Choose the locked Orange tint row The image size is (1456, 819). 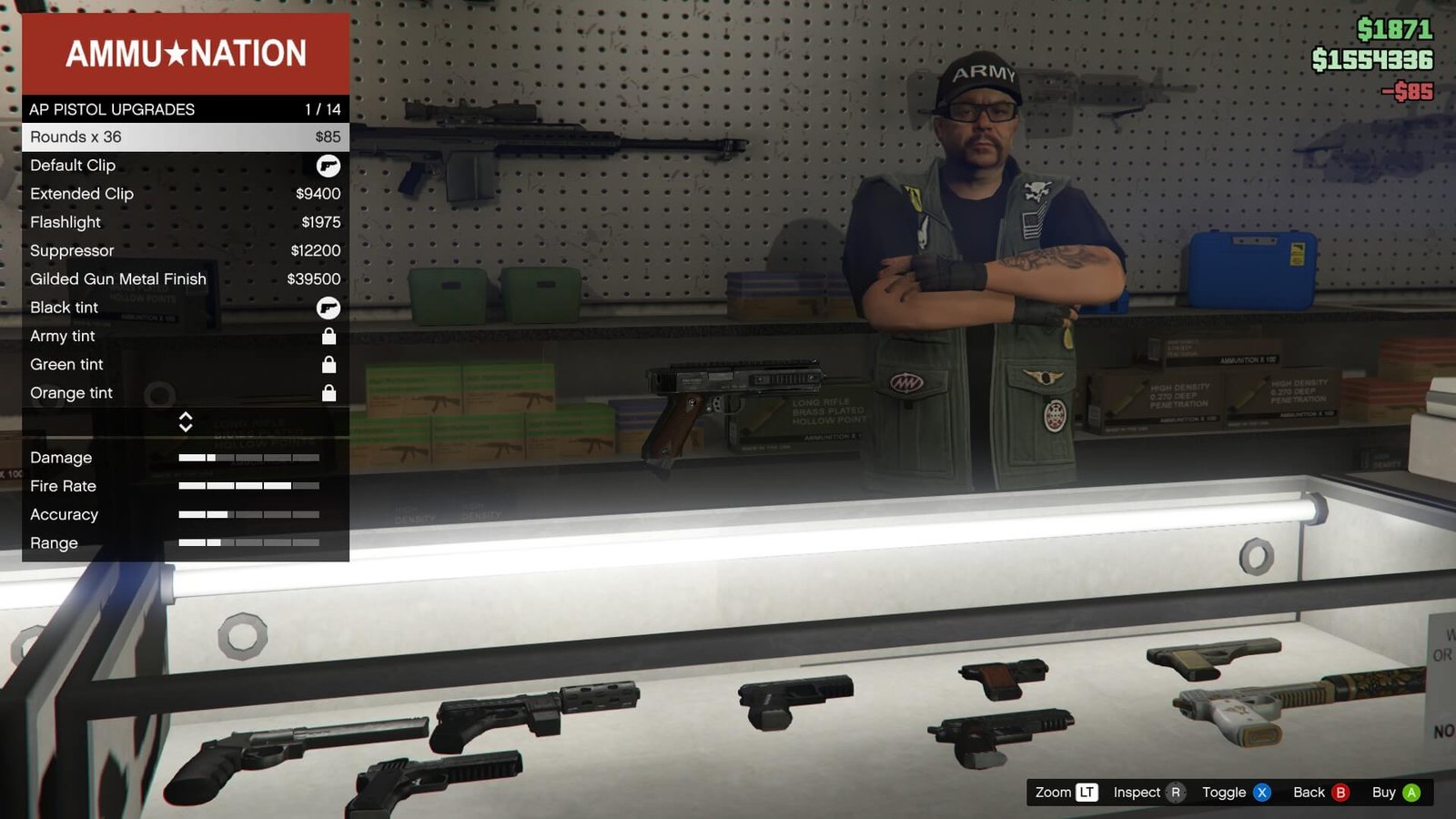pos(185,393)
